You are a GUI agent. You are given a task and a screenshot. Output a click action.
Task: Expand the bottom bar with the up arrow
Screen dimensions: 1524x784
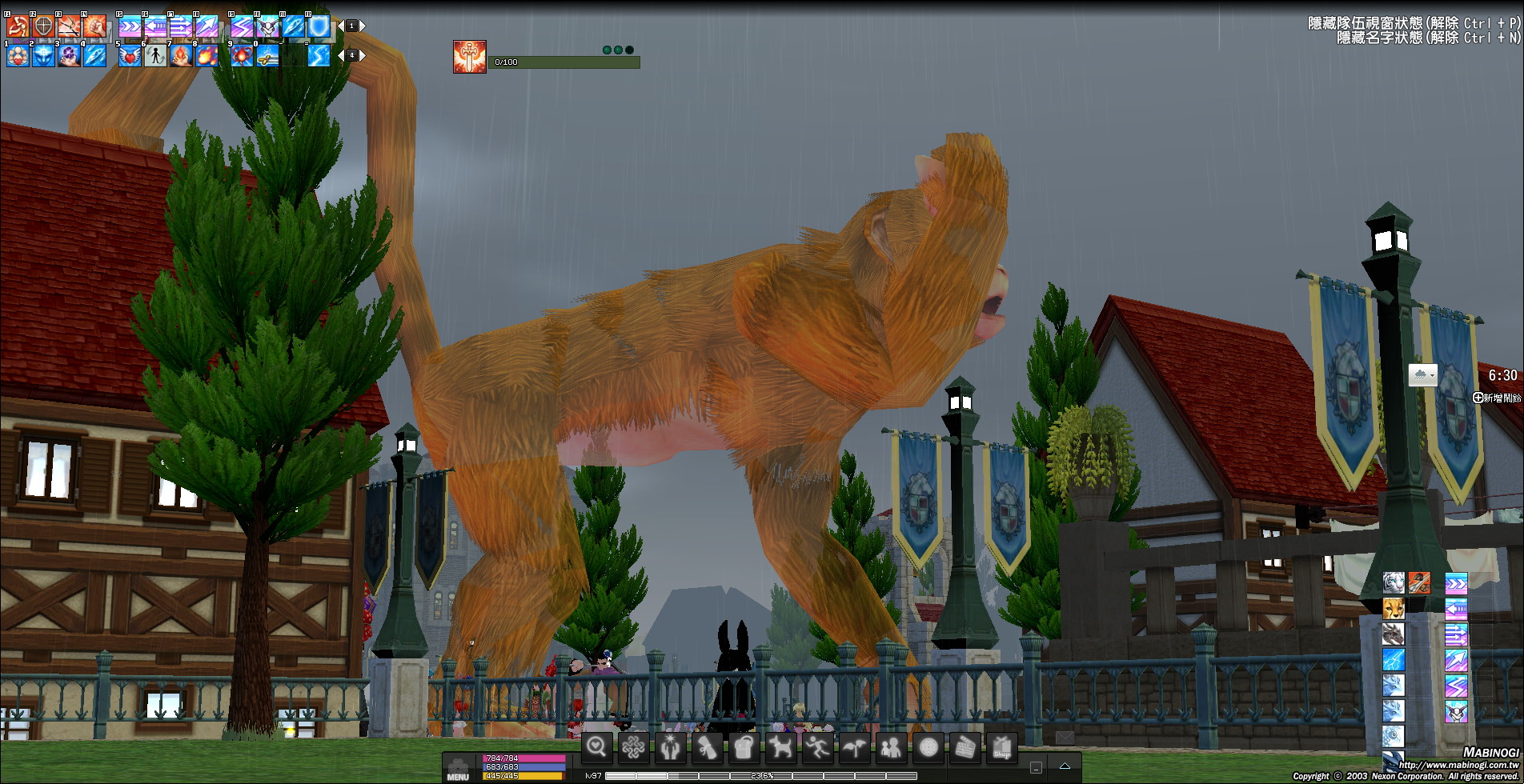[1065, 766]
